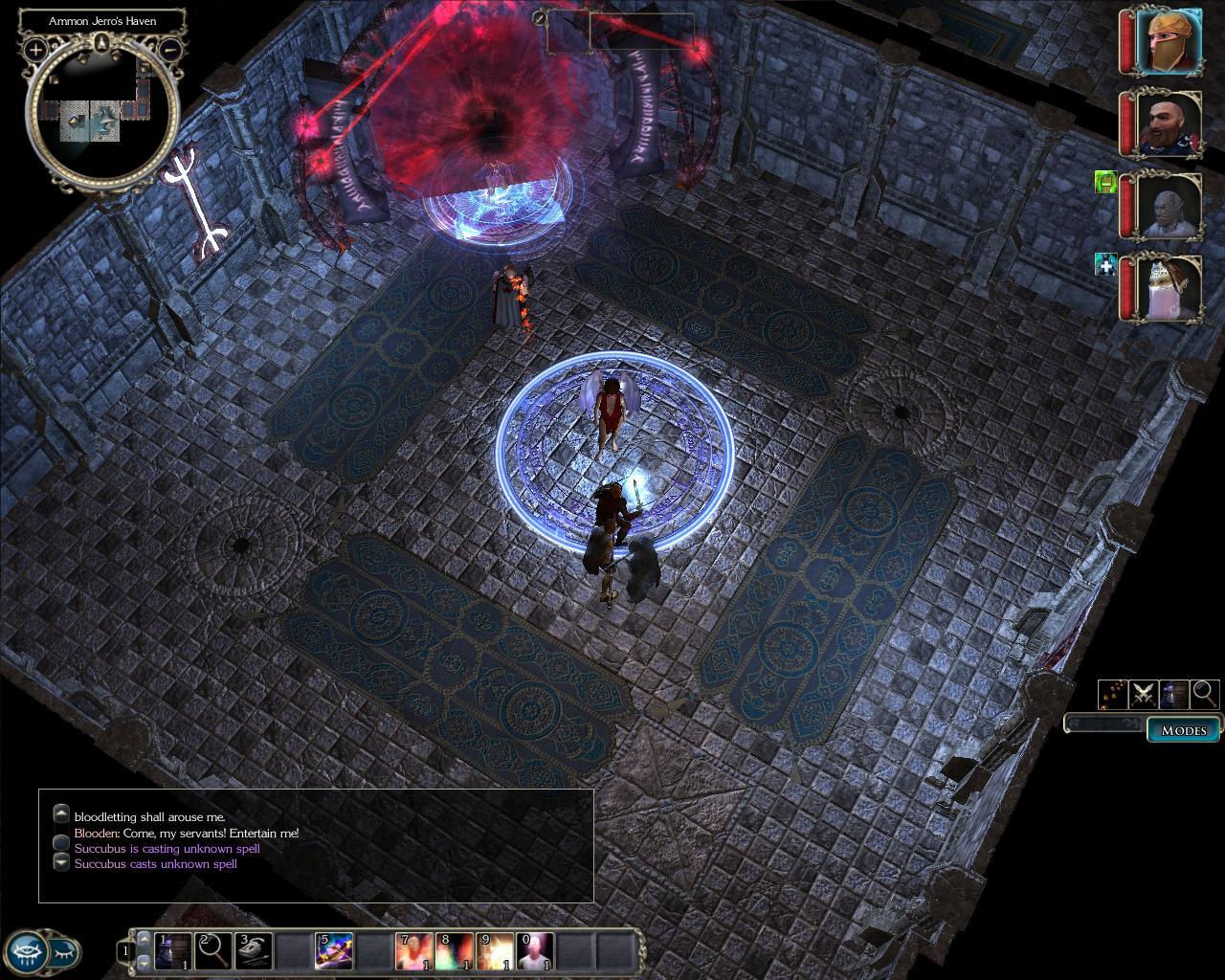Select the white-robed companion portrait

[1169, 288]
